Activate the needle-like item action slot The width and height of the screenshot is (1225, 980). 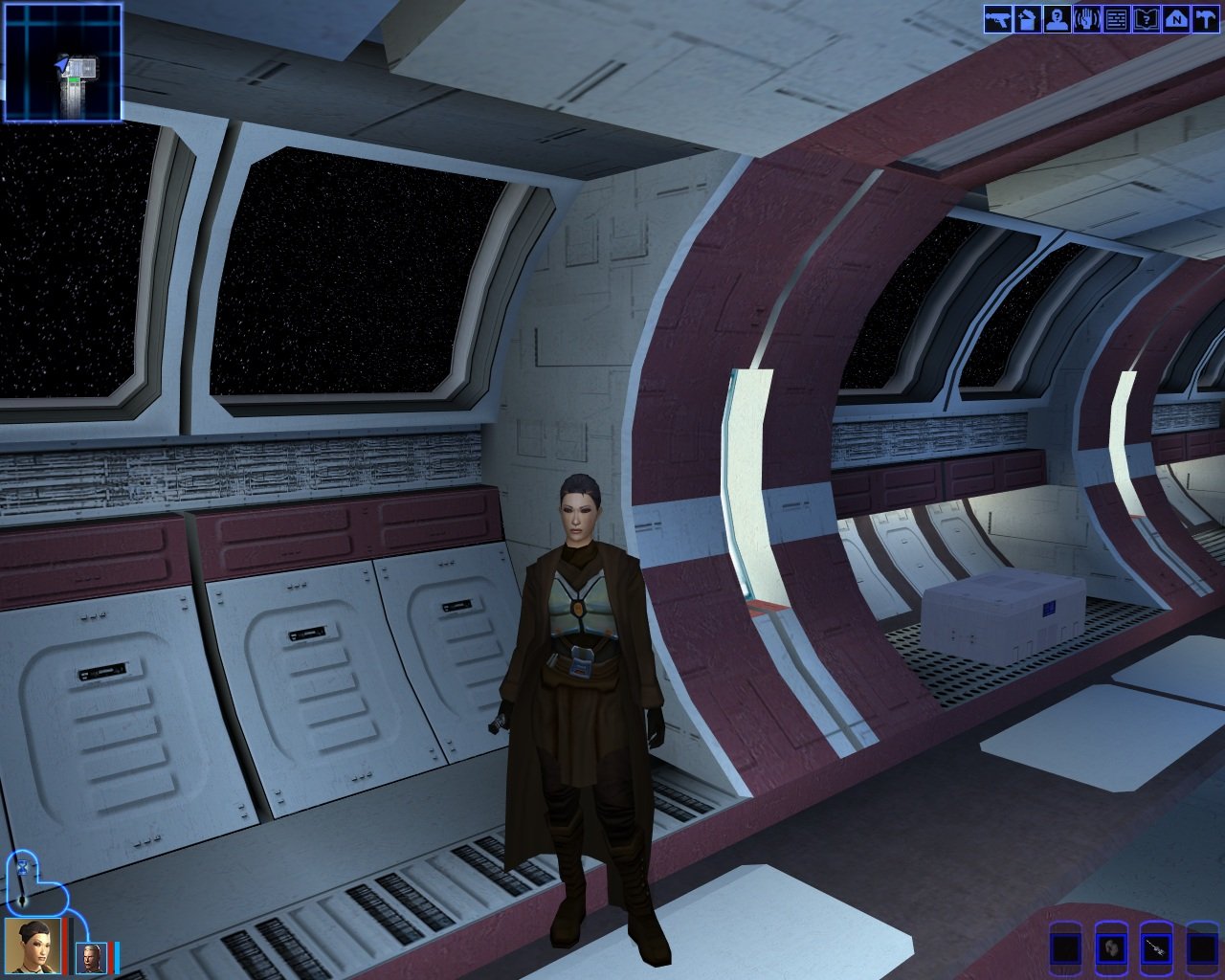click(1156, 949)
